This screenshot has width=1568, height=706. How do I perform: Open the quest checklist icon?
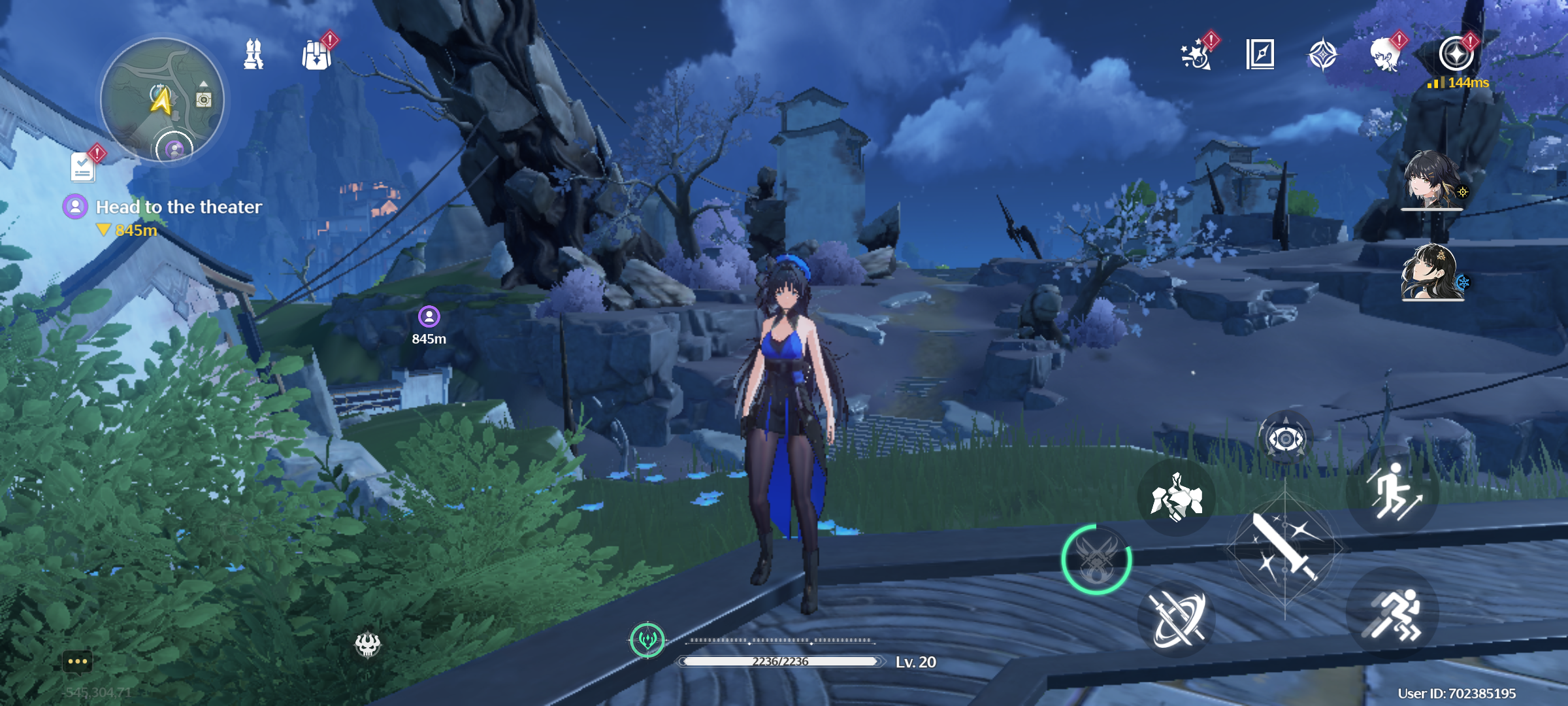(83, 167)
